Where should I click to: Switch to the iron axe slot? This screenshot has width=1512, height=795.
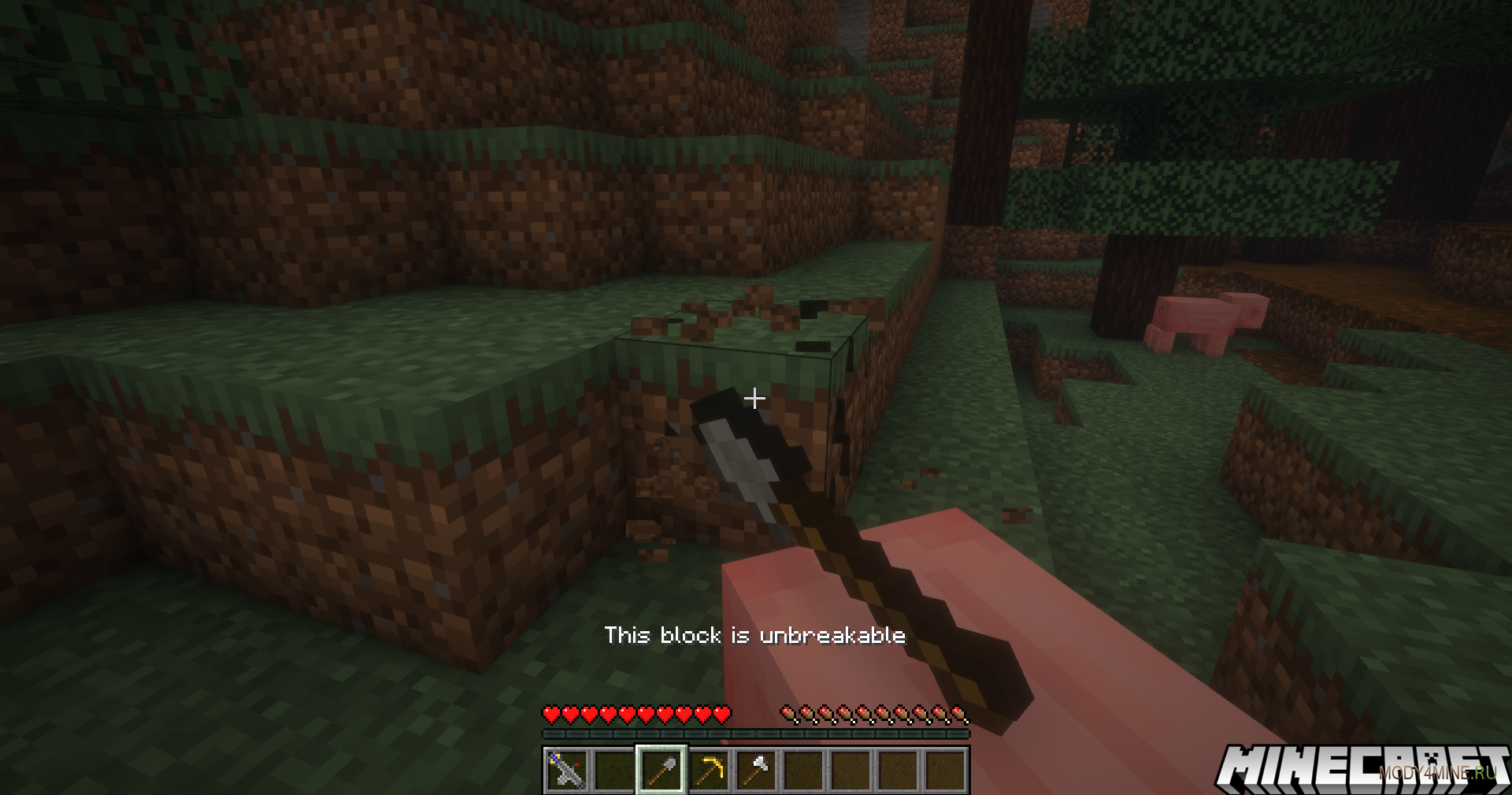[756, 770]
